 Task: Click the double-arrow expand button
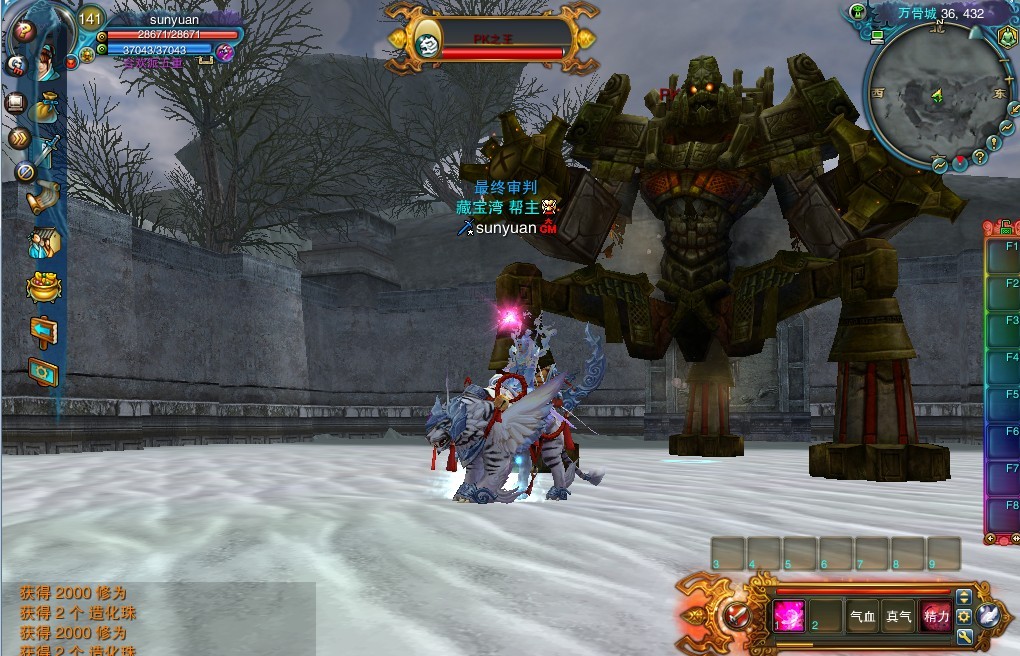[18, 138]
